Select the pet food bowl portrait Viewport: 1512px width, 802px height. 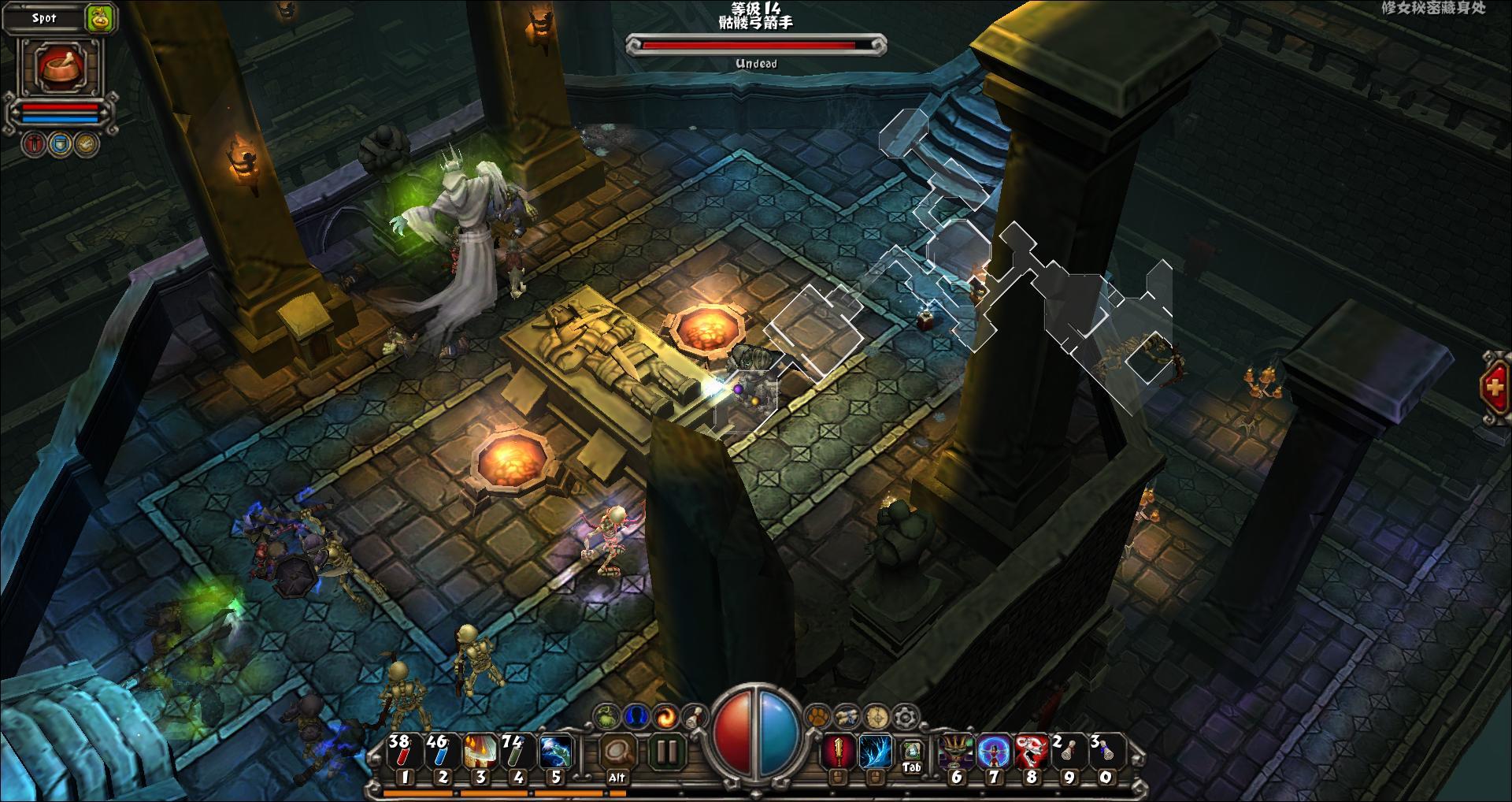click(x=60, y=66)
